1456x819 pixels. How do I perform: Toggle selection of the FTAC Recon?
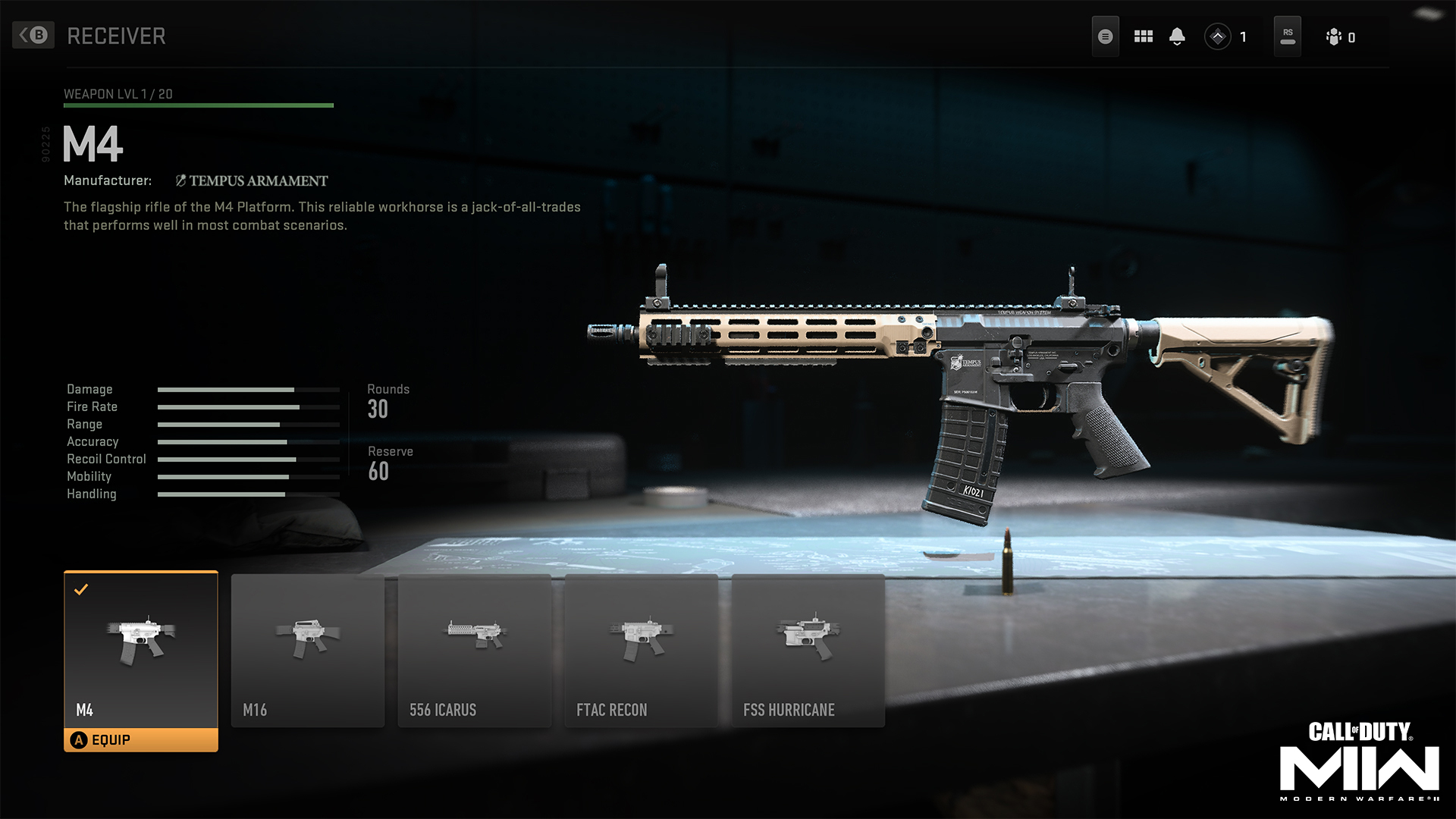(641, 650)
